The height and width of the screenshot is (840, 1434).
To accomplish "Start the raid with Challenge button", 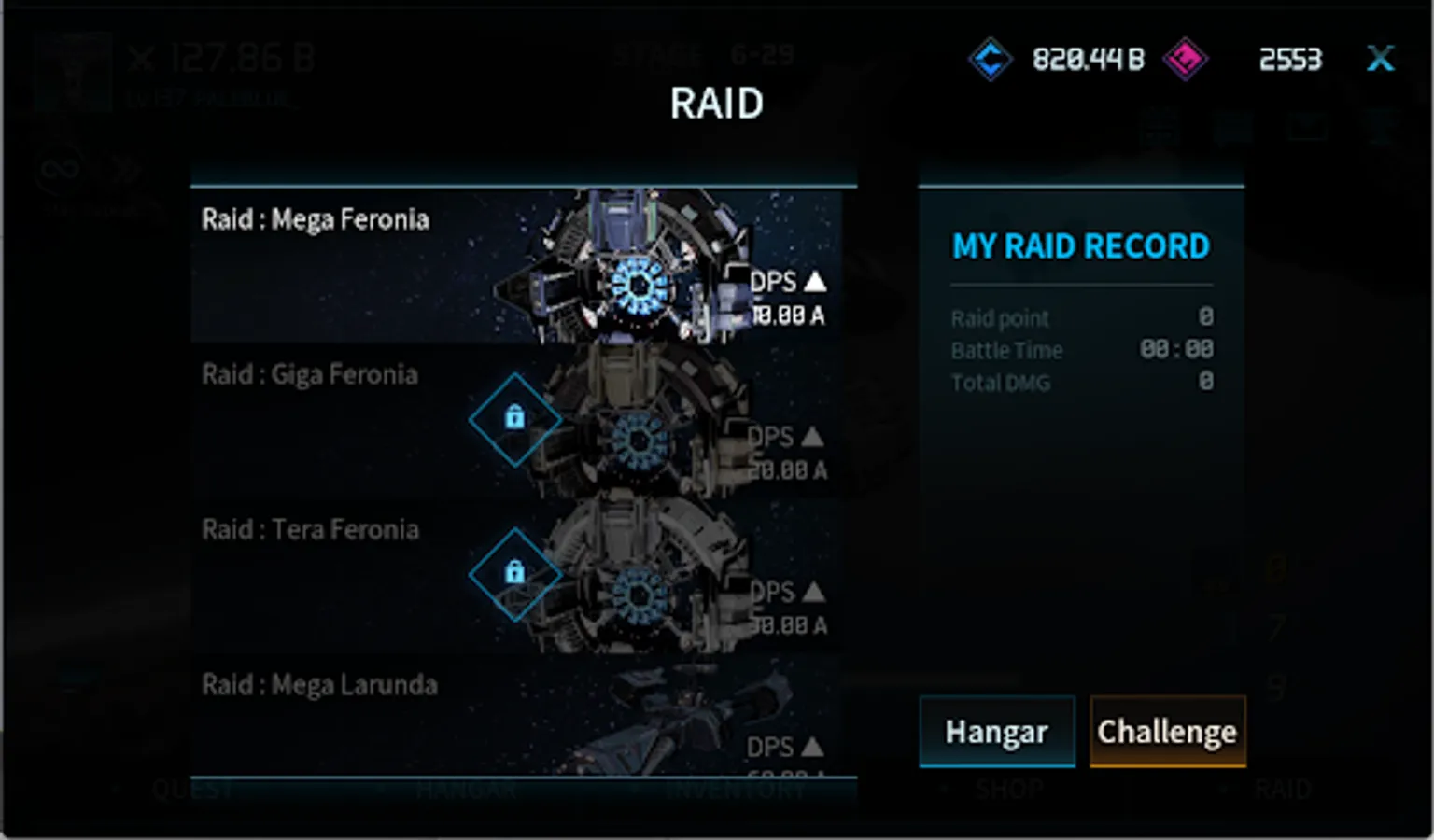I will (x=1167, y=732).
